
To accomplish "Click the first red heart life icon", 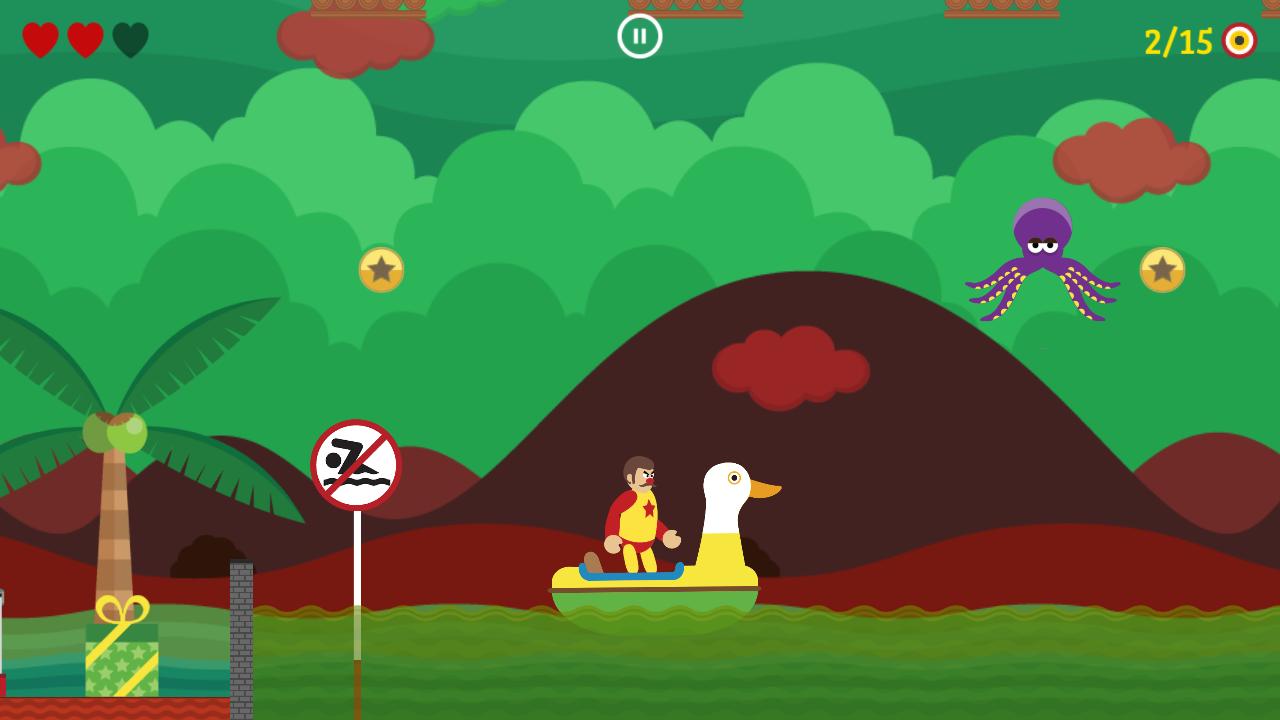I will (x=40, y=40).
